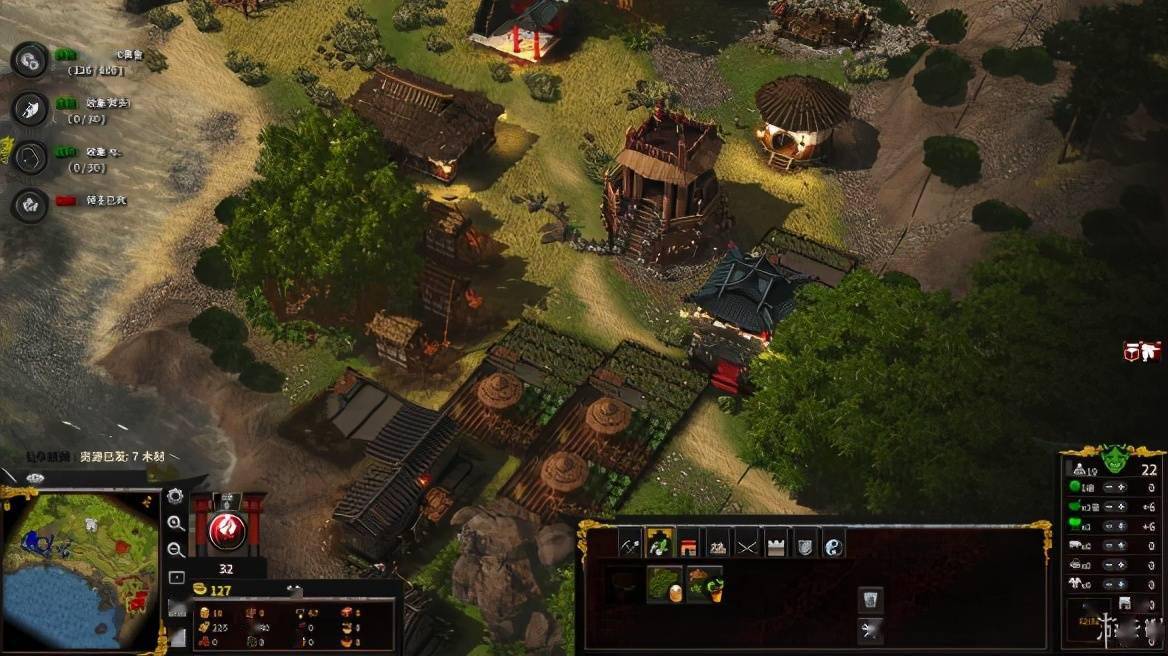1168x656 pixels.
Task: Choose the vegetable farm building
Action: [704, 584]
